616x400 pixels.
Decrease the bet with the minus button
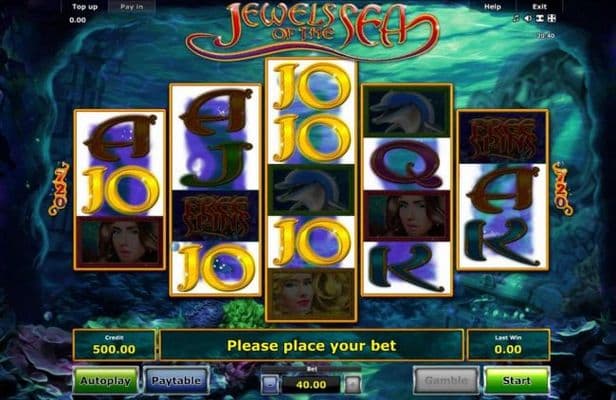tap(269, 382)
